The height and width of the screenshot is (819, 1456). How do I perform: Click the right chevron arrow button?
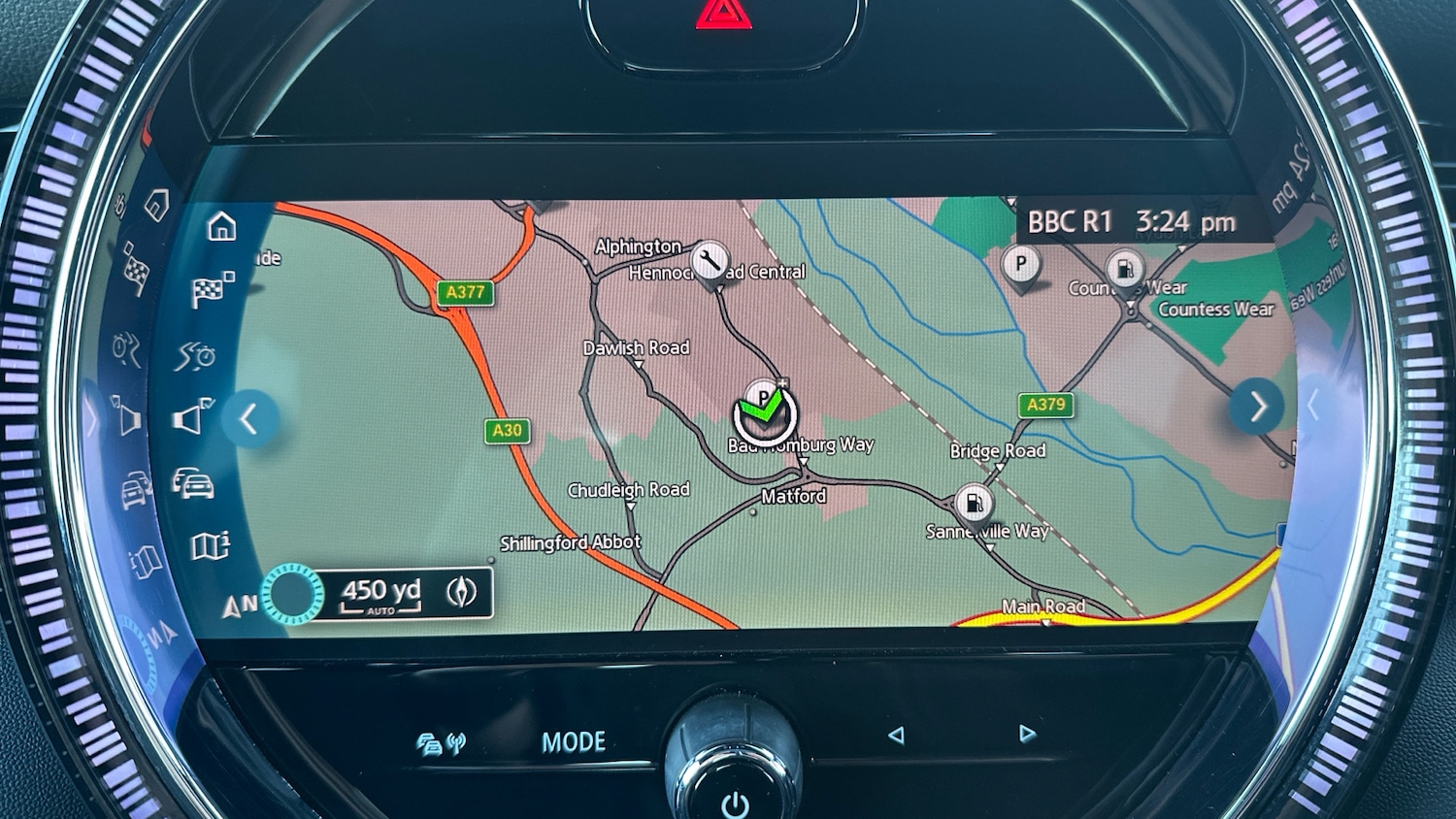pyautogui.click(x=1258, y=407)
